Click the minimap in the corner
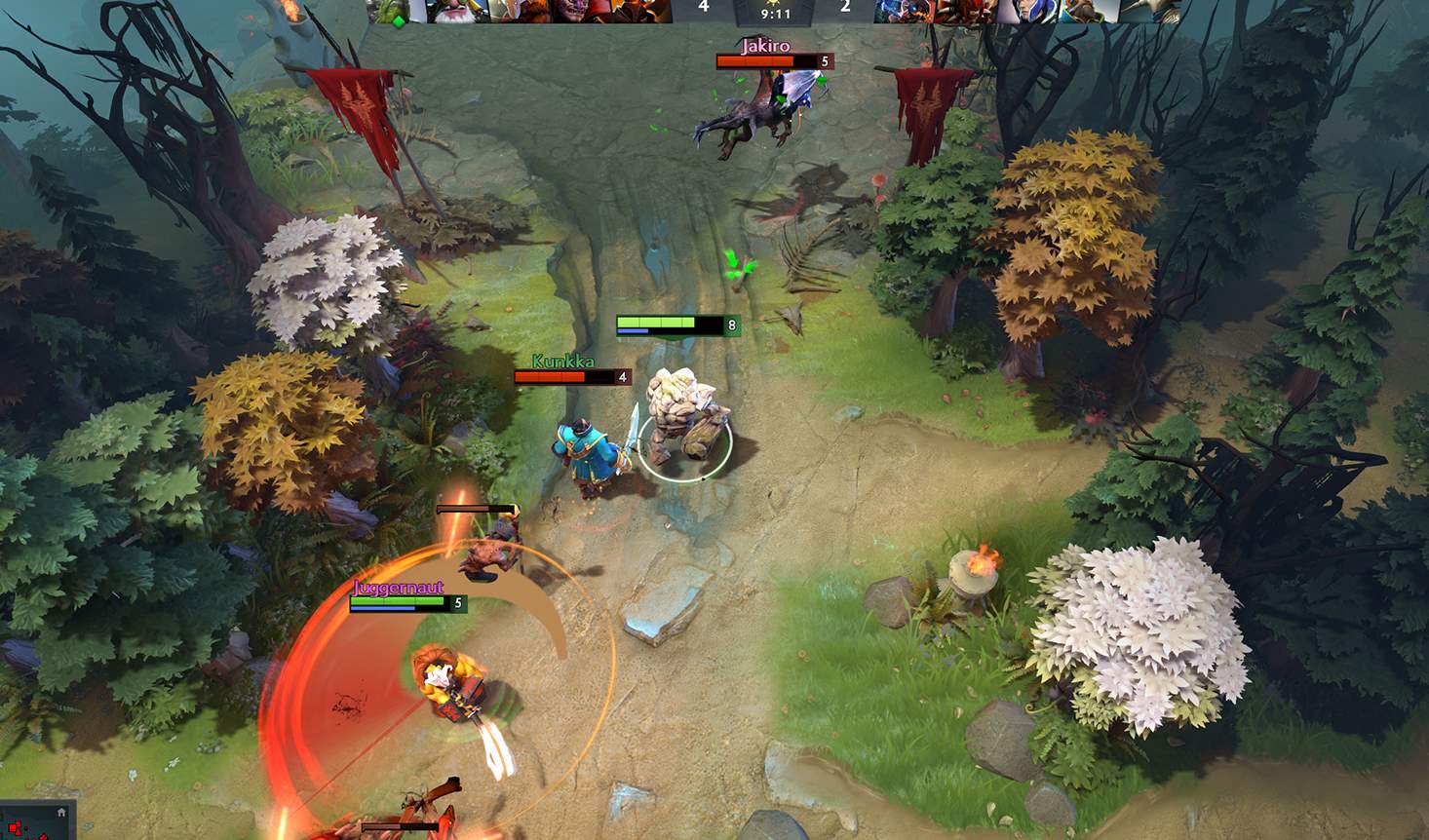Screen dimensions: 1429x840 coord(34,821)
